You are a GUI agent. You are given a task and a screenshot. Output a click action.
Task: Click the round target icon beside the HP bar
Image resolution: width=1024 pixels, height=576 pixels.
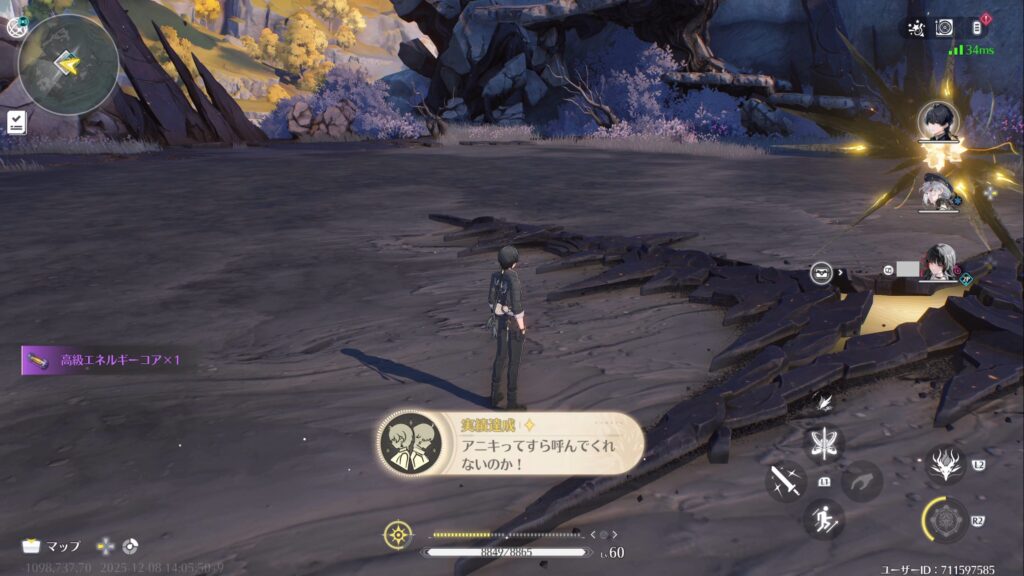tap(398, 535)
